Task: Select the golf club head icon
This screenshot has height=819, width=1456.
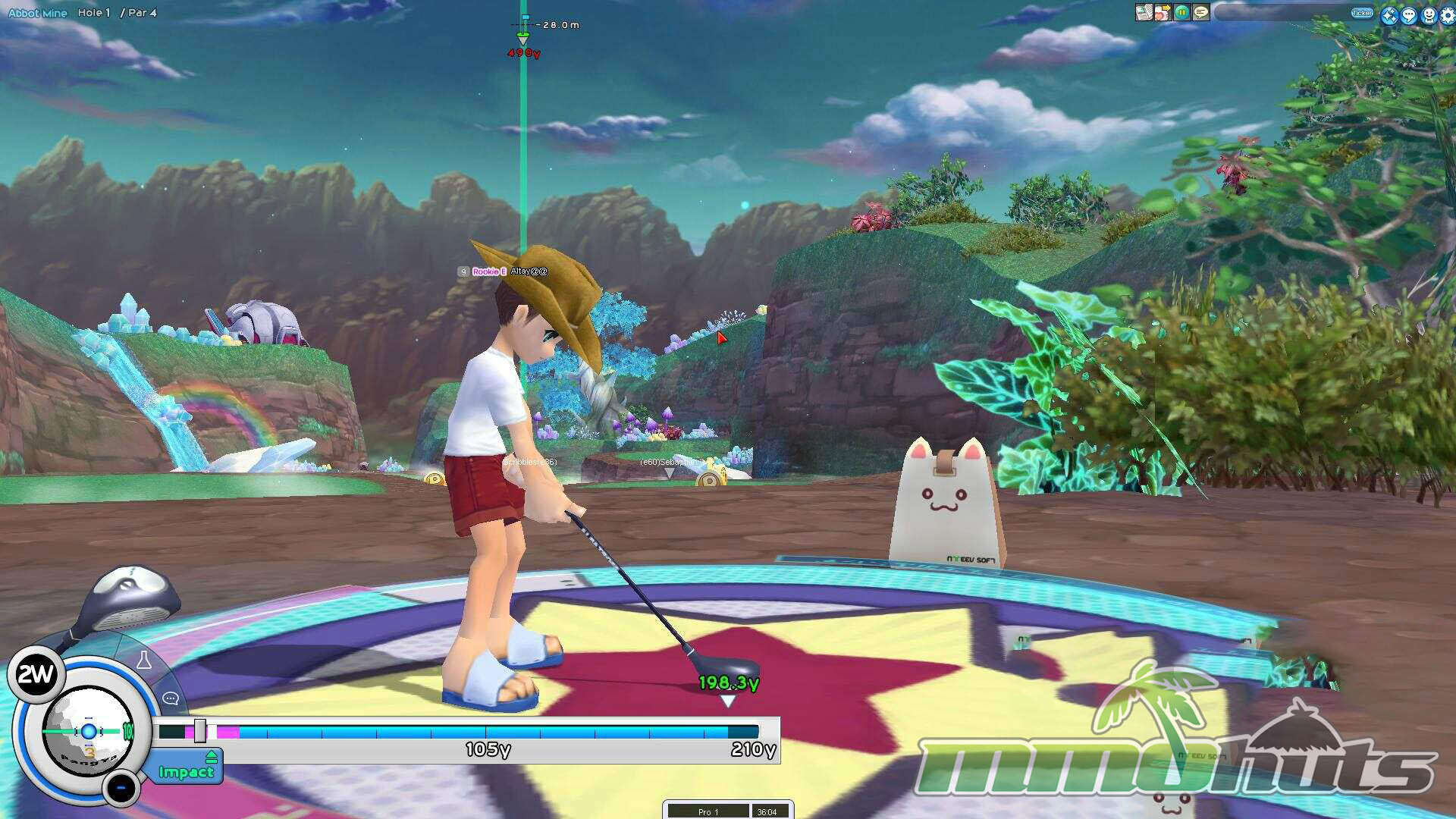Action: pyautogui.click(x=133, y=599)
